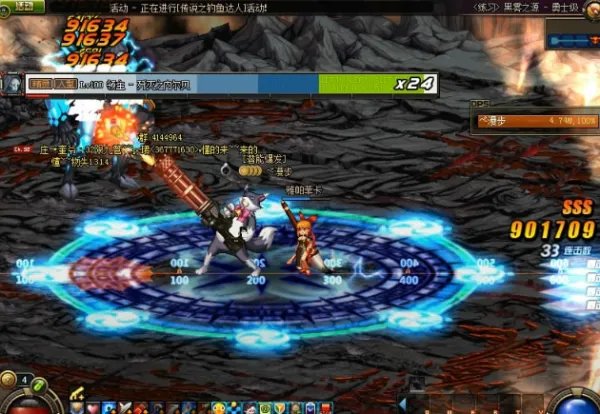Click the red heart icon in the bottom bar
600x414 pixels.
point(92,407)
